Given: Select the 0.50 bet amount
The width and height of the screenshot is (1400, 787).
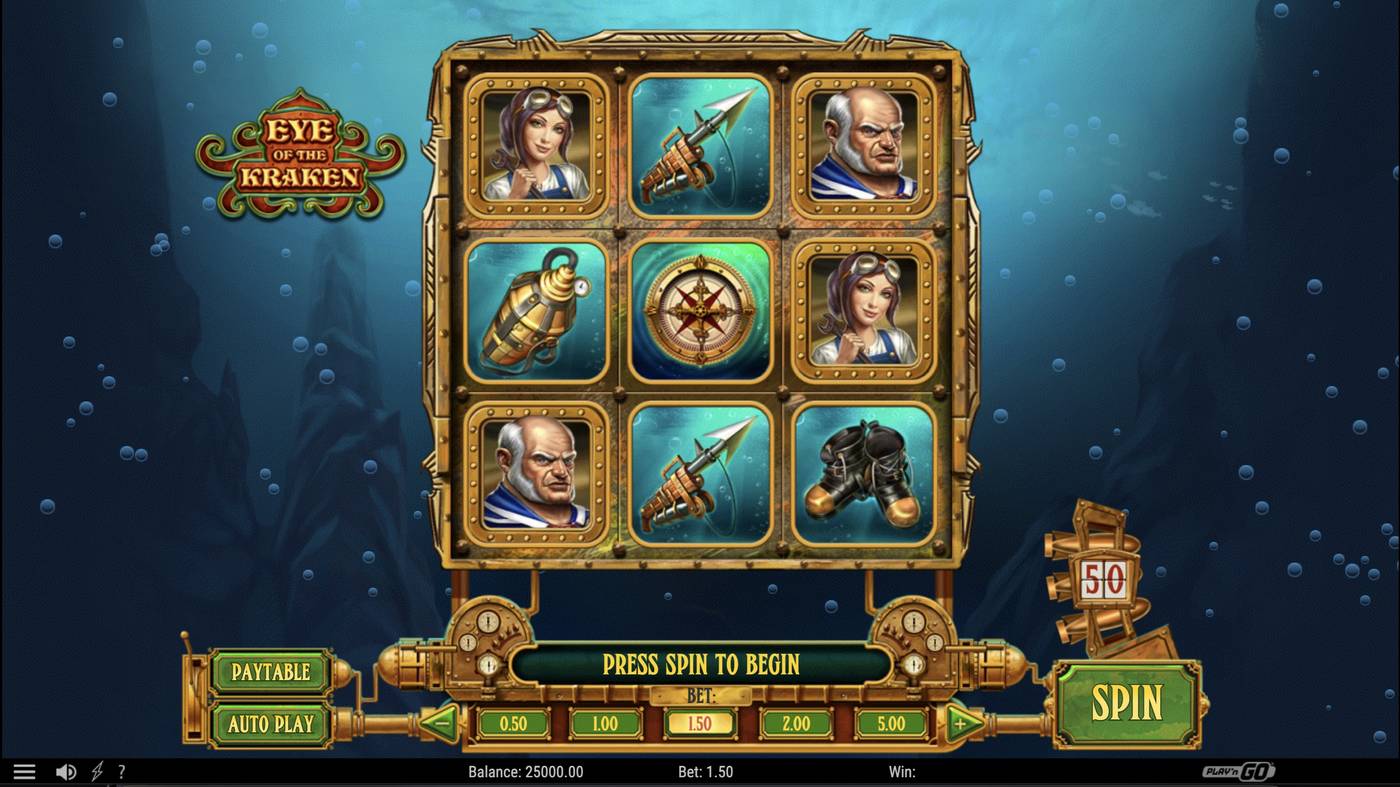Looking at the screenshot, I should pos(513,722).
